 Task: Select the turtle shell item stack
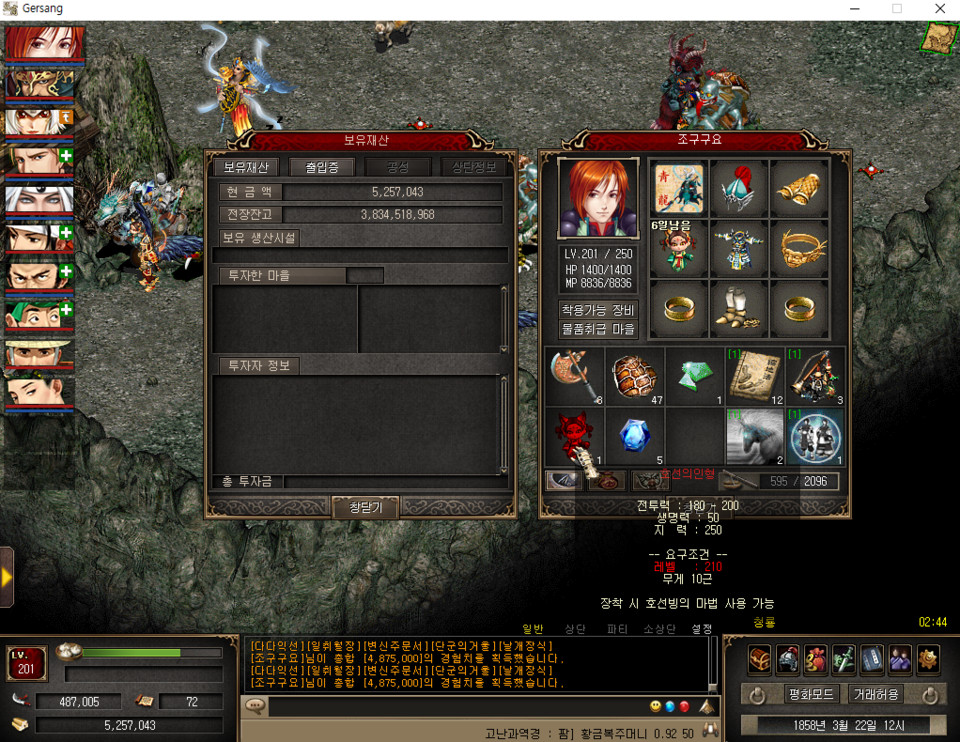(634, 377)
